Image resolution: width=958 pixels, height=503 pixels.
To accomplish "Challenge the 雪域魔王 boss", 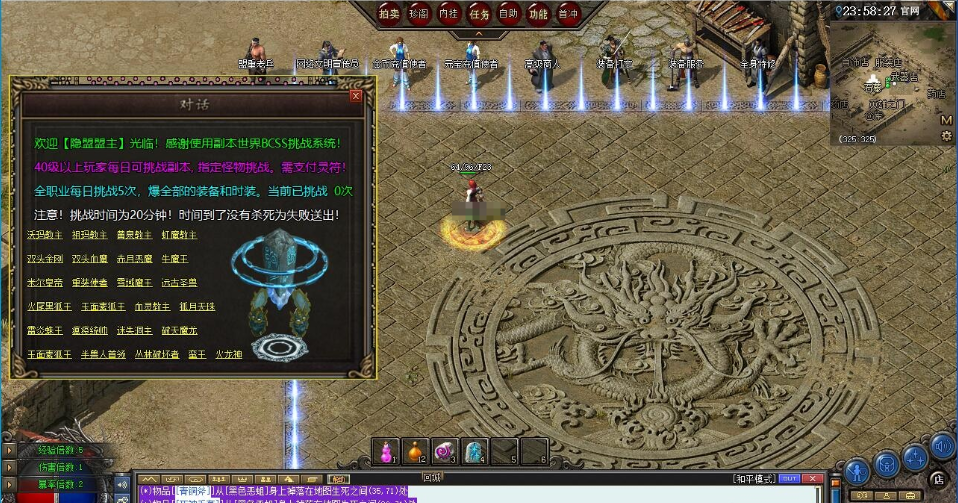I will 134,283.
